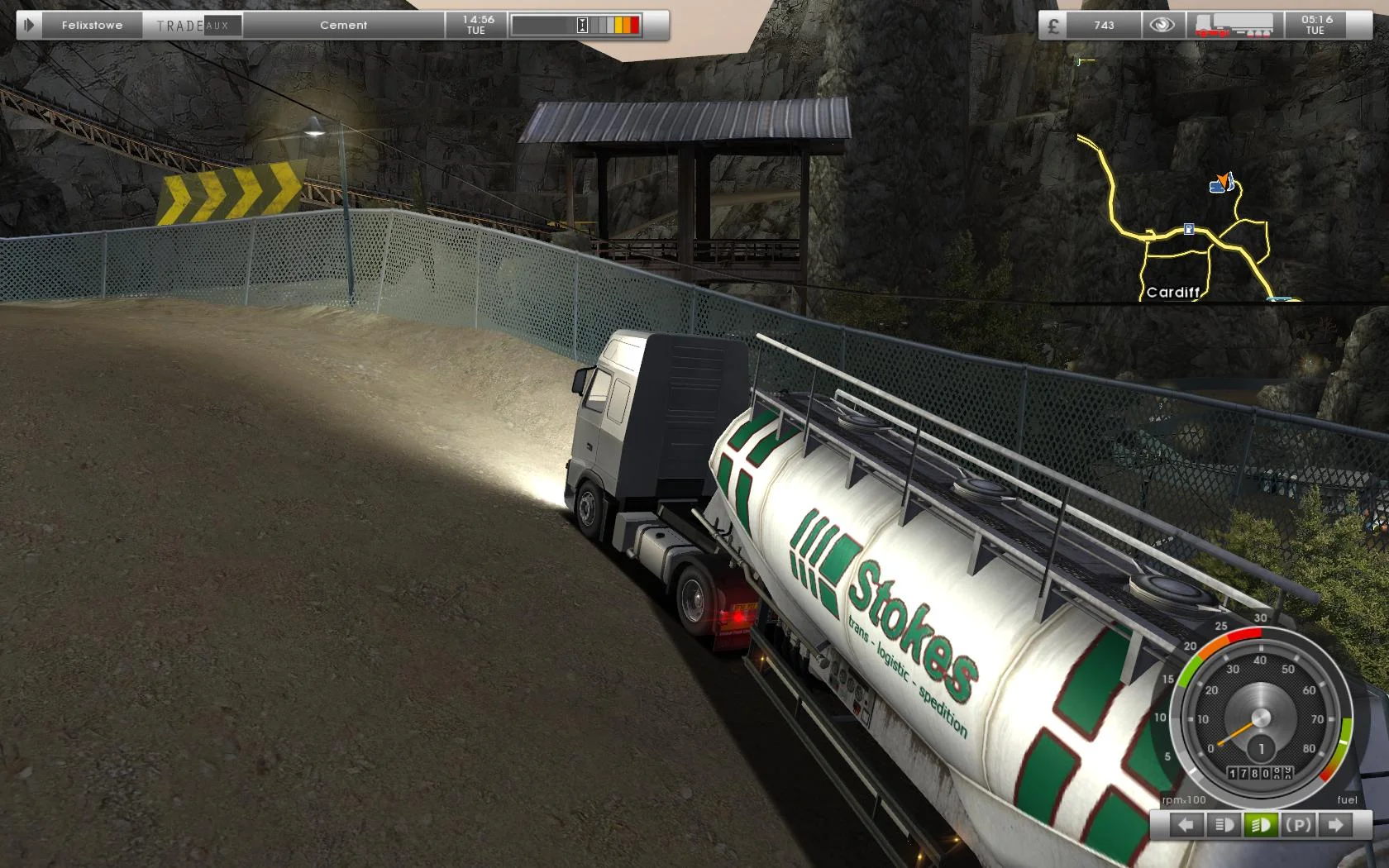Click the £ currency icon
1389x868 pixels.
pos(1052,26)
